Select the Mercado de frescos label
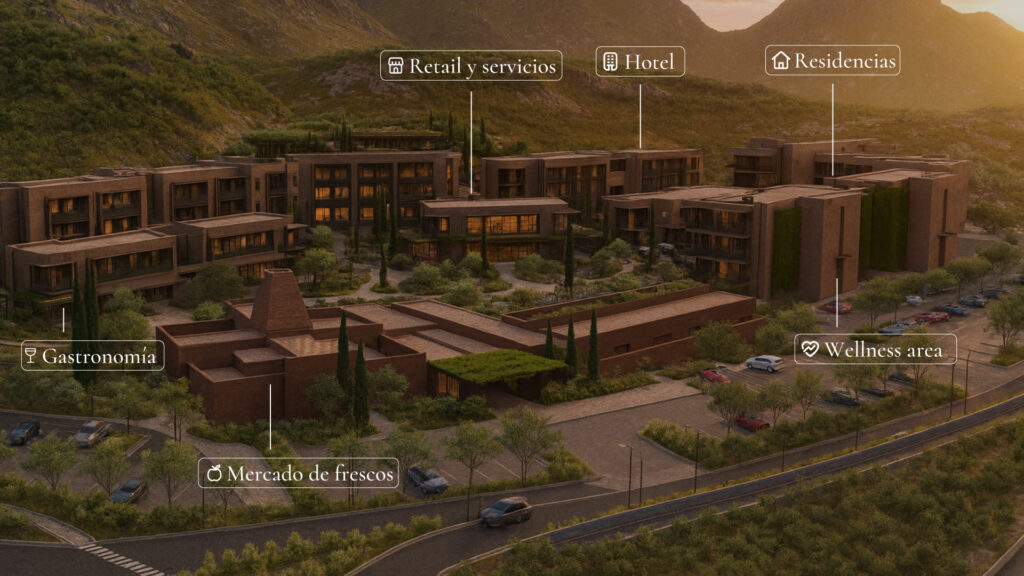This screenshot has width=1024, height=576. (x=299, y=472)
